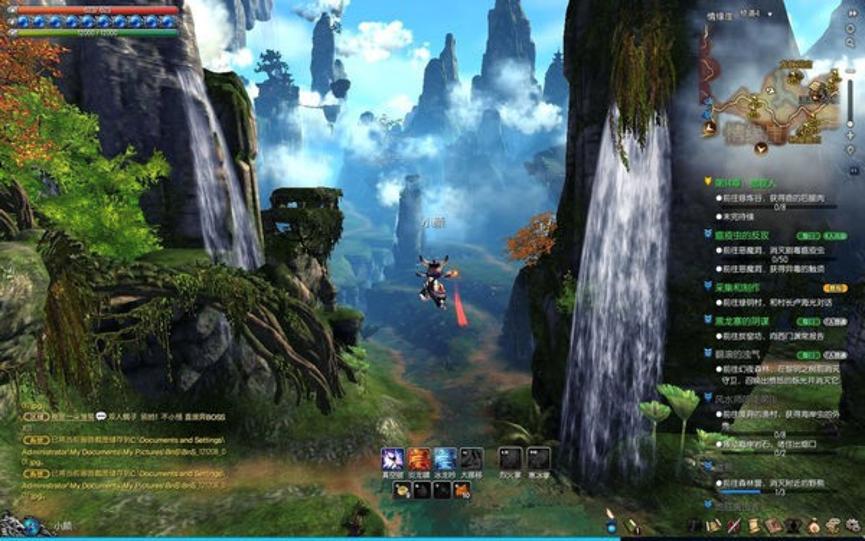Select the fourth dark greyed-out skill slot

click(471, 459)
